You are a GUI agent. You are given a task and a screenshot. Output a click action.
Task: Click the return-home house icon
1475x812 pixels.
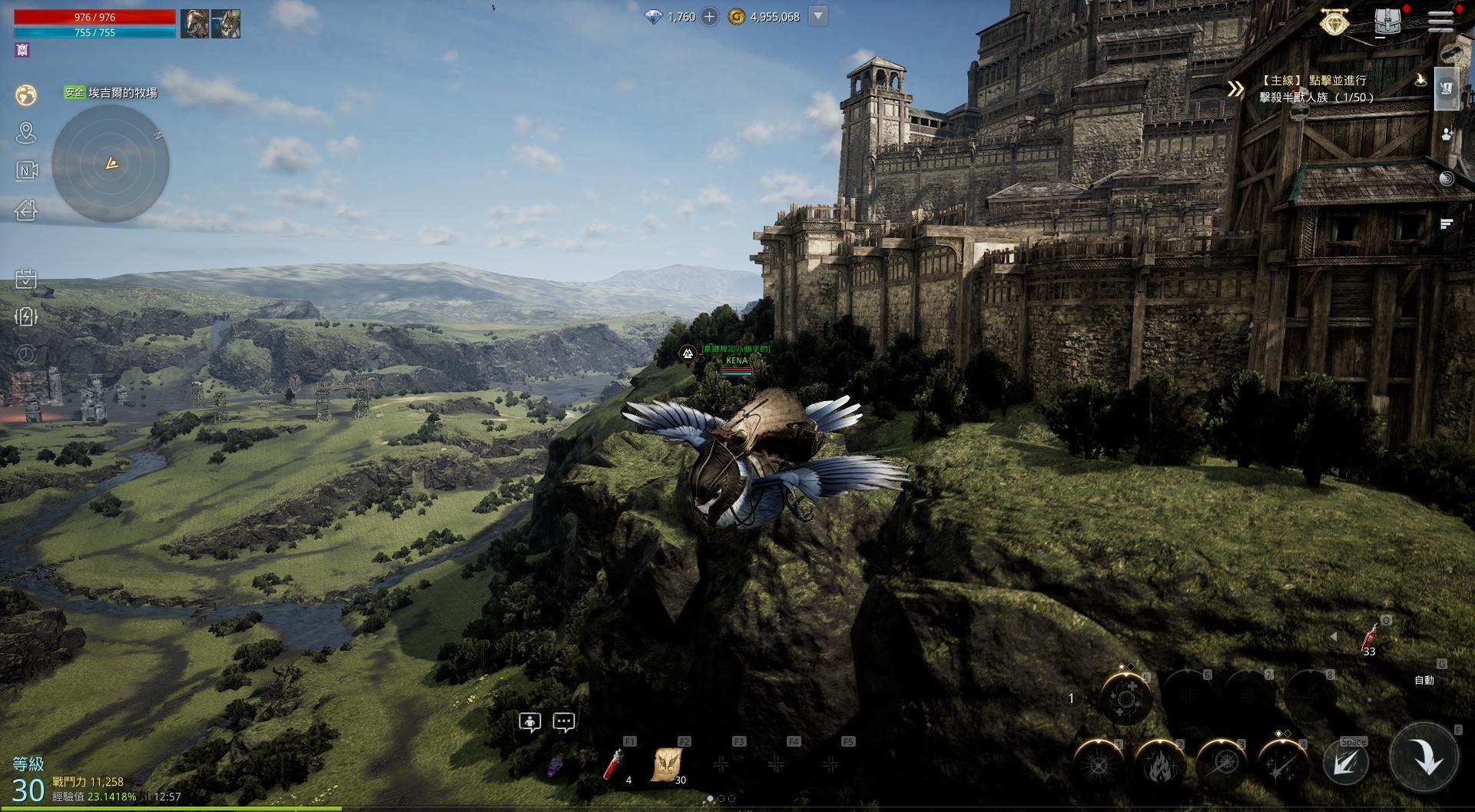[26, 210]
